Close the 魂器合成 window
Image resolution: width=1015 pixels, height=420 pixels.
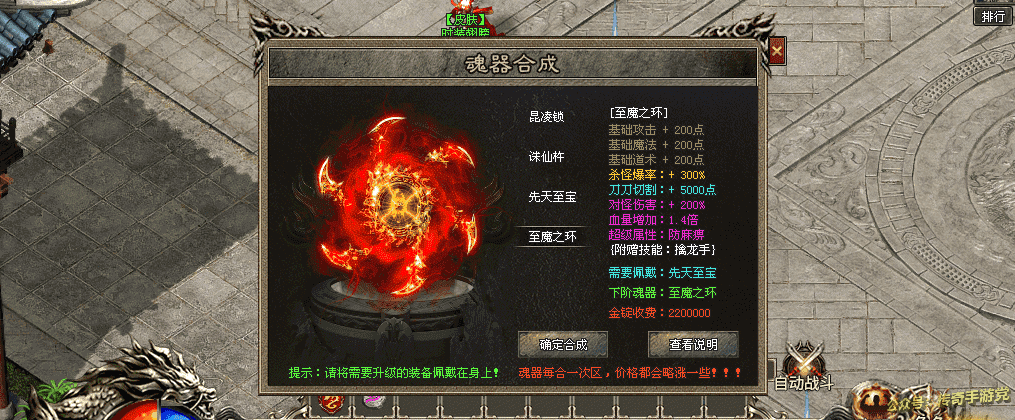[777, 49]
